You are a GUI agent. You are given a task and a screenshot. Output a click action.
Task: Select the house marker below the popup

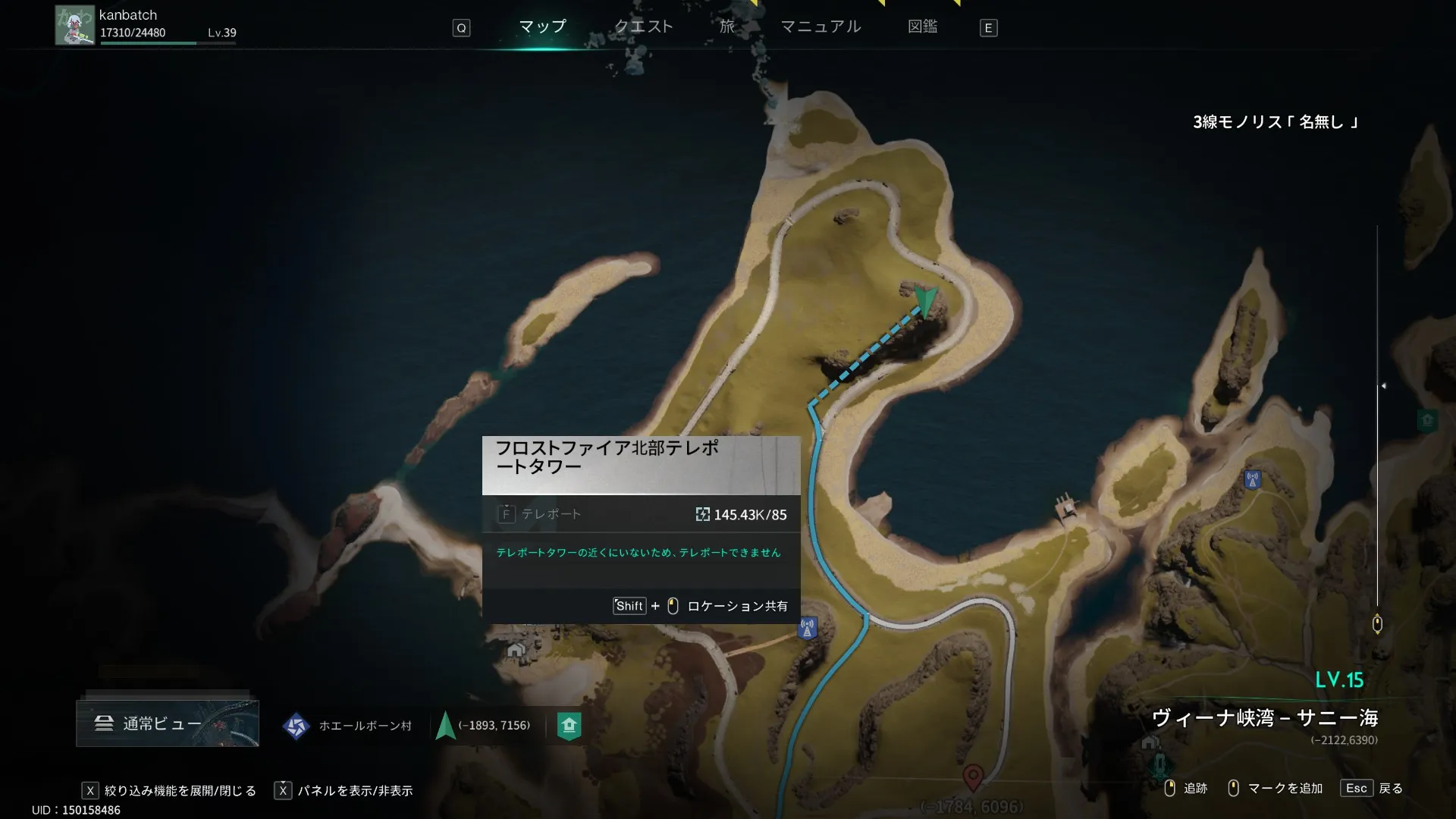(x=516, y=651)
